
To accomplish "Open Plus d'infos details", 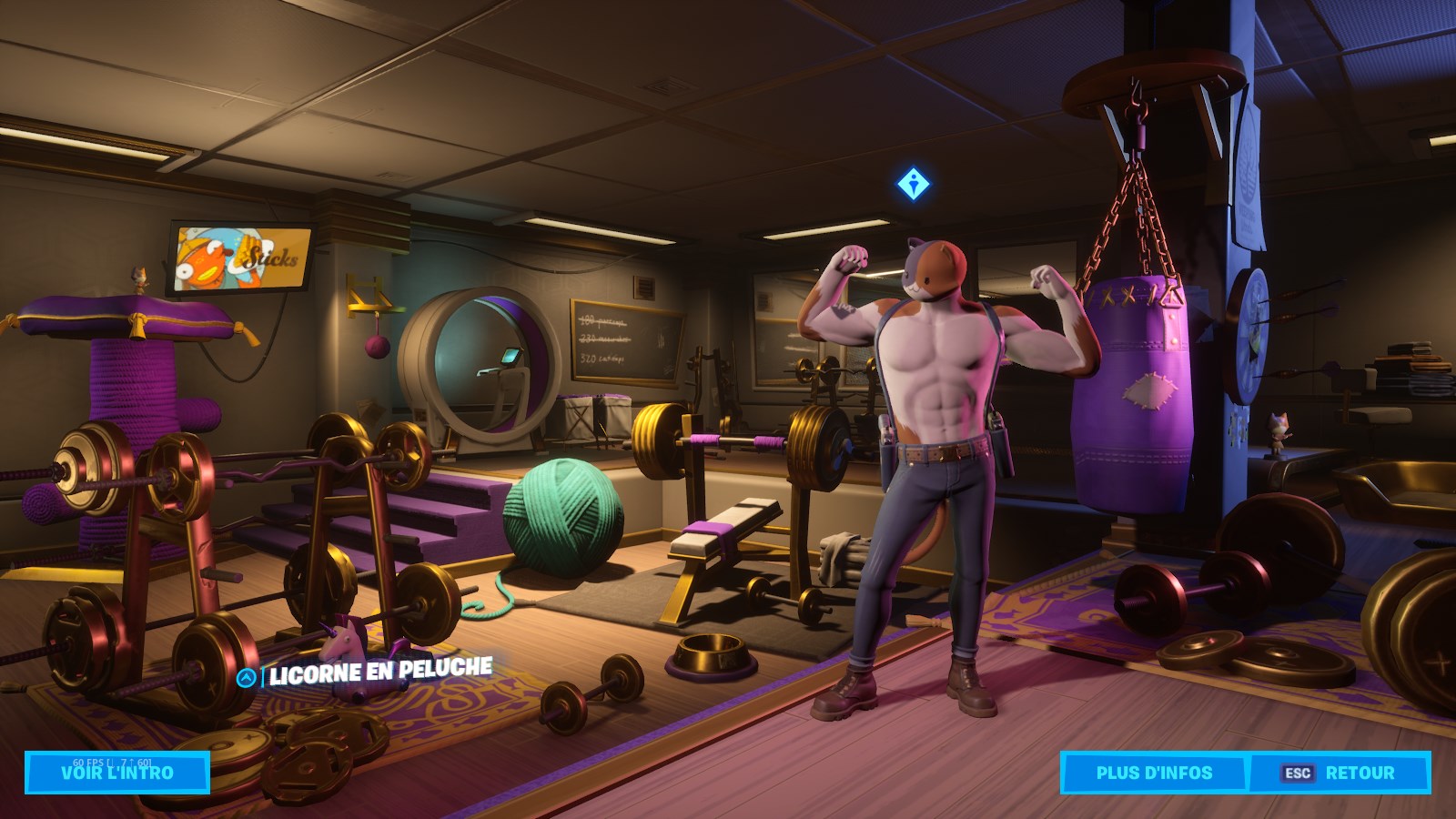I will click(1154, 773).
